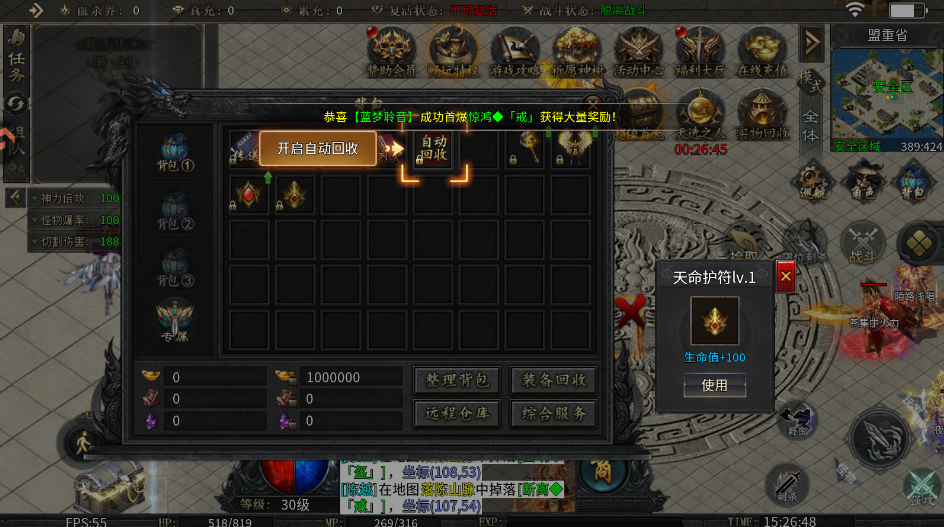Use the 天命护符 lv.1 item
The width and height of the screenshot is (944, 527).
tap(714, 385)
